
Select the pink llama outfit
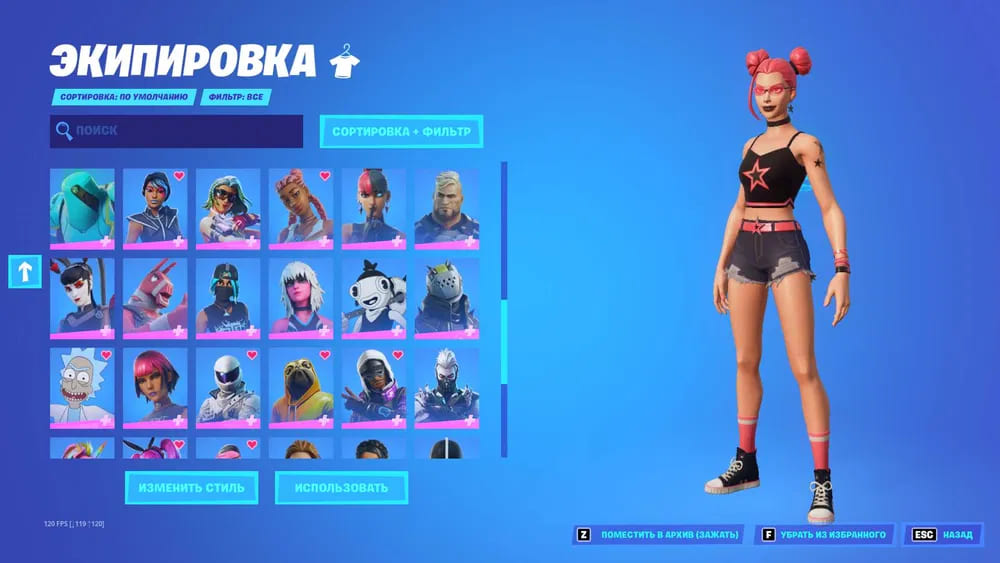coord(155,297)
